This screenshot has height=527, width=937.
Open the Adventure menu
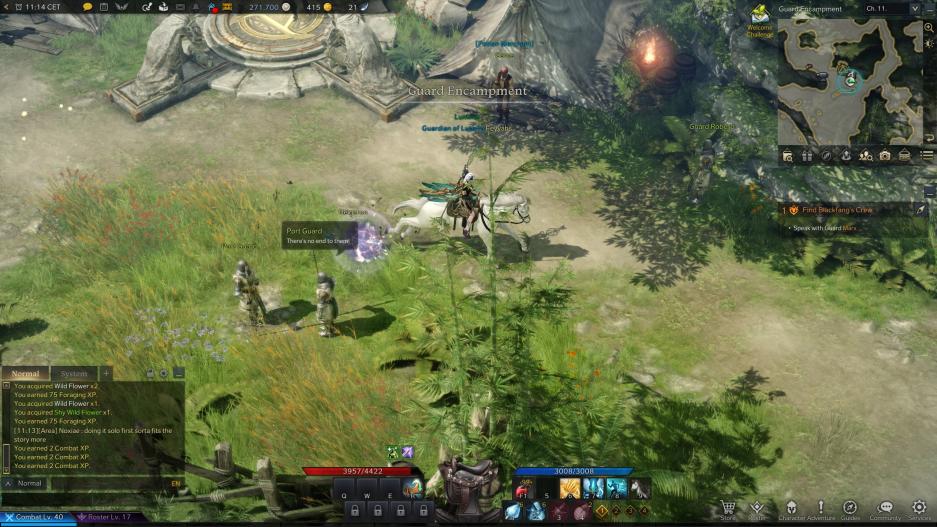(821, 508)
